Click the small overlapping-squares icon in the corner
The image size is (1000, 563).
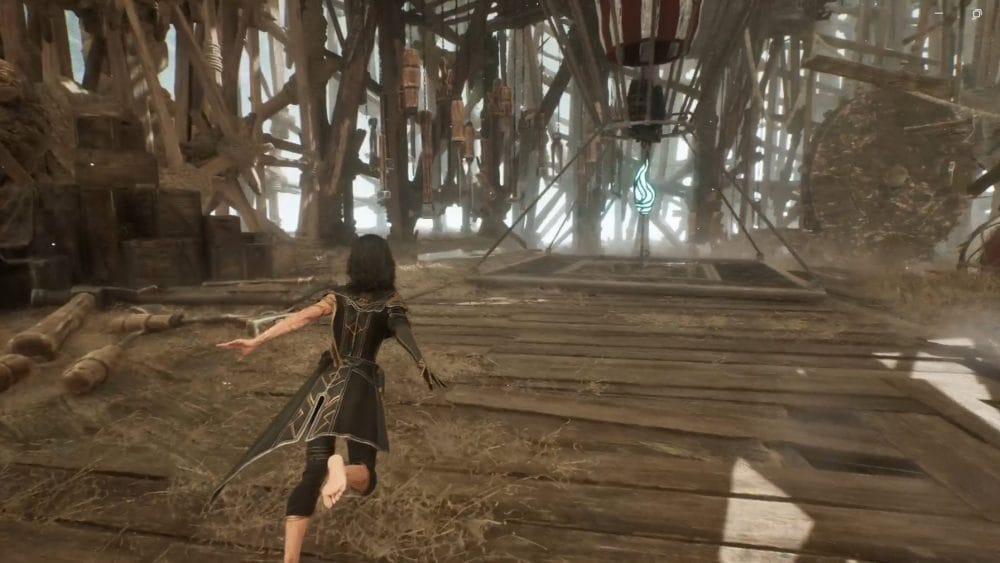(976, 14)
